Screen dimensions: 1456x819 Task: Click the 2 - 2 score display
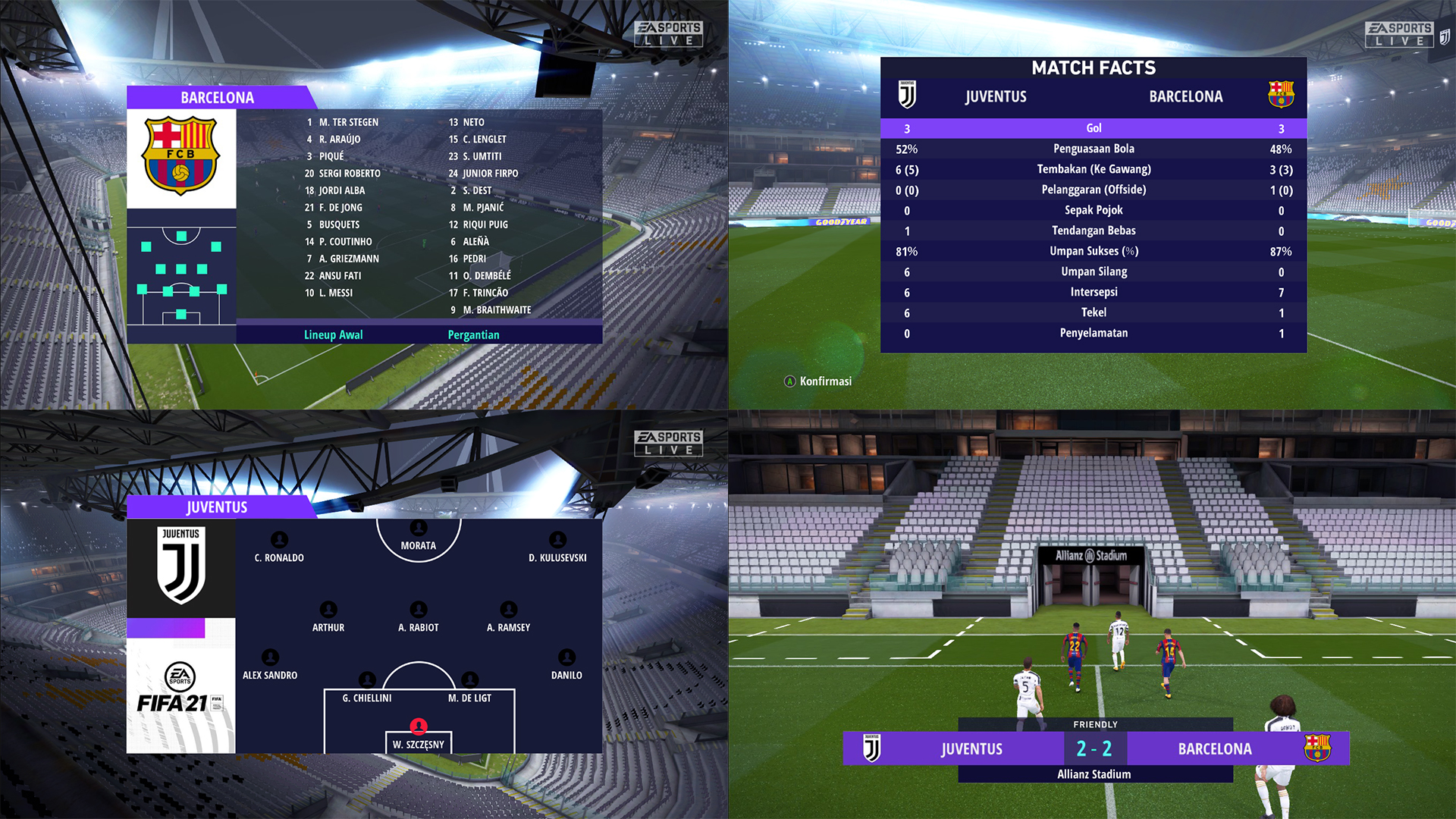(x=1094, y=748)
